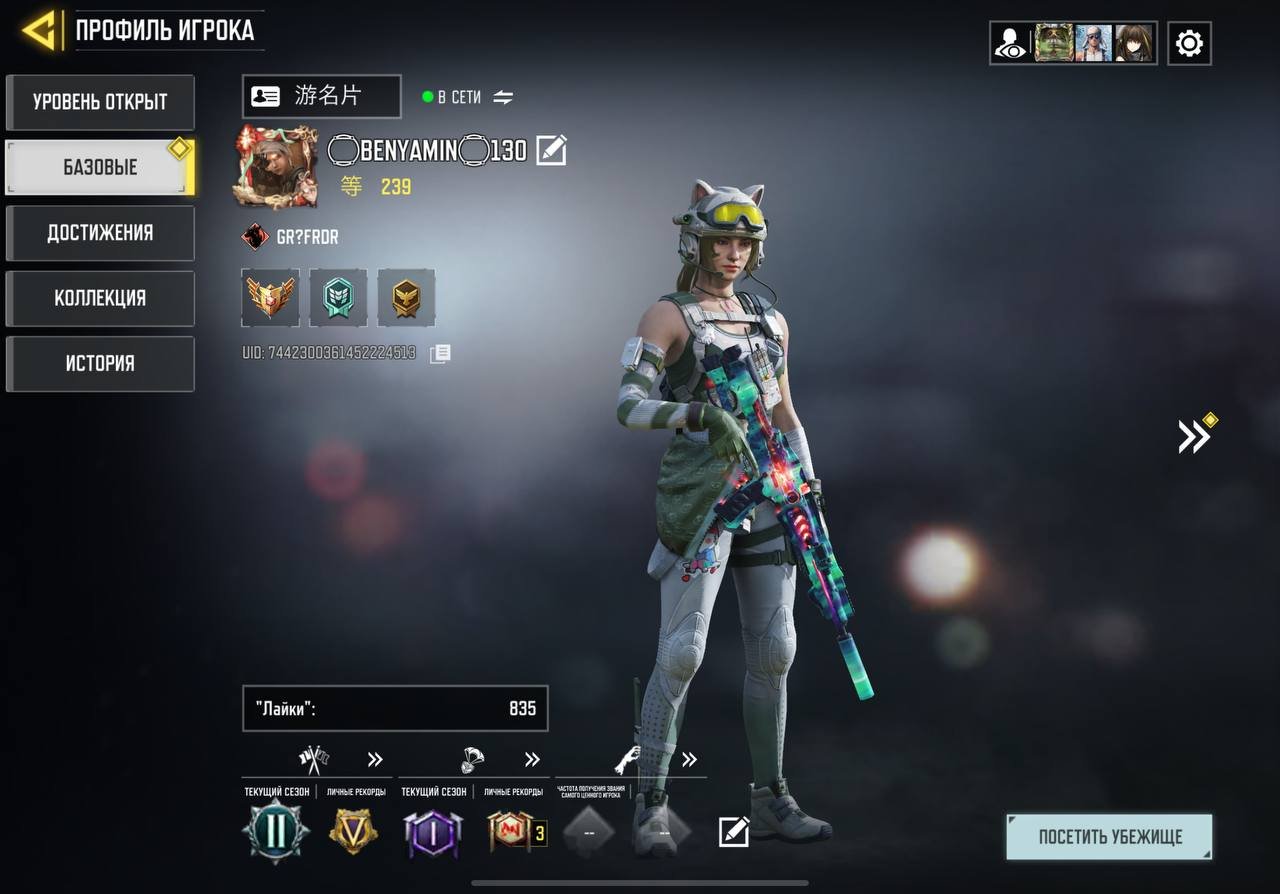The image size is (1280, 894).
Task: Expand multiplayer ranked stats arrows
Action: click(x=375, y=760)
